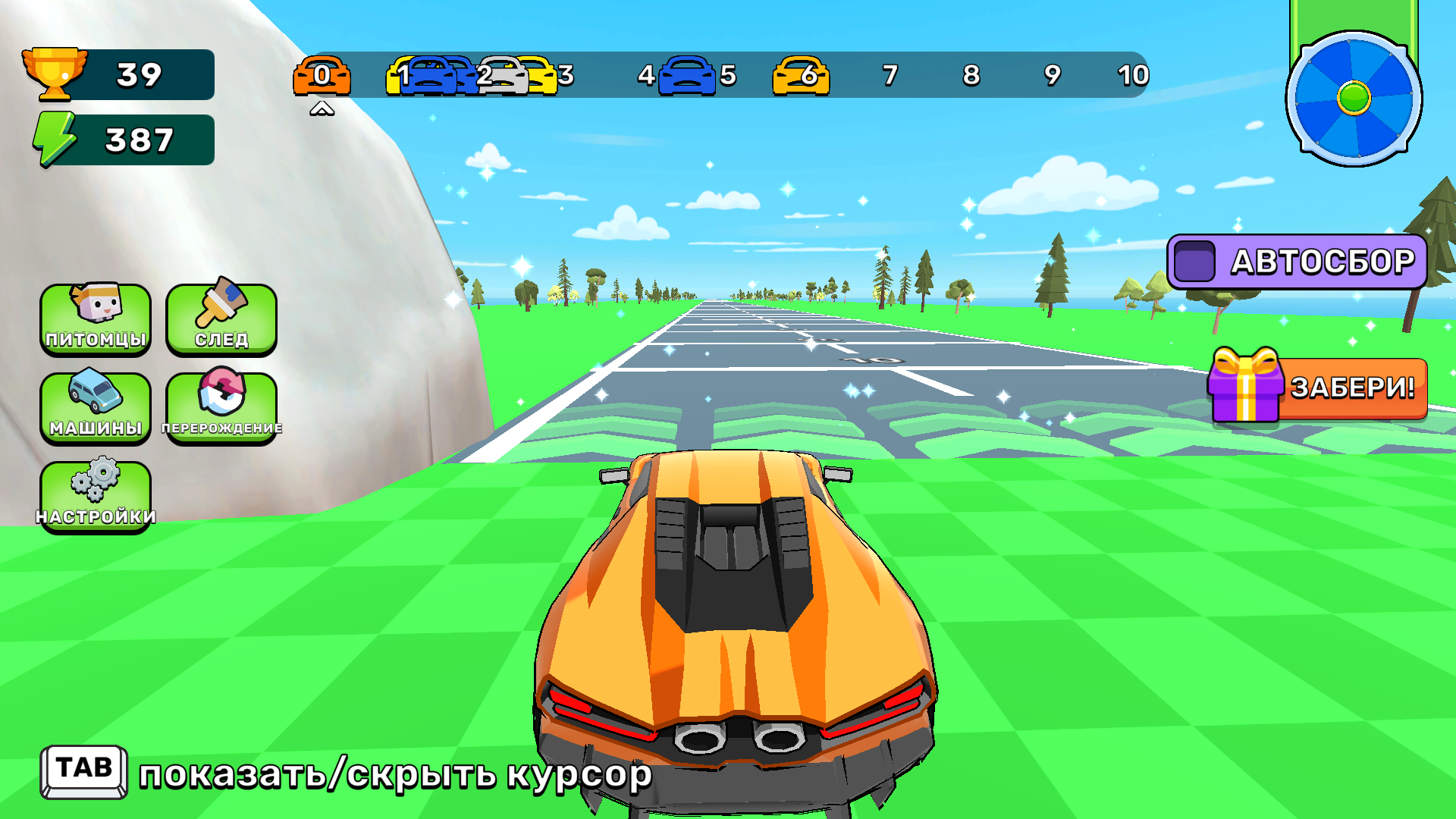Click the orange car progress marker at zero
Screen dimensions: 1456x819
pyautogui.click(x=324, y=76)
